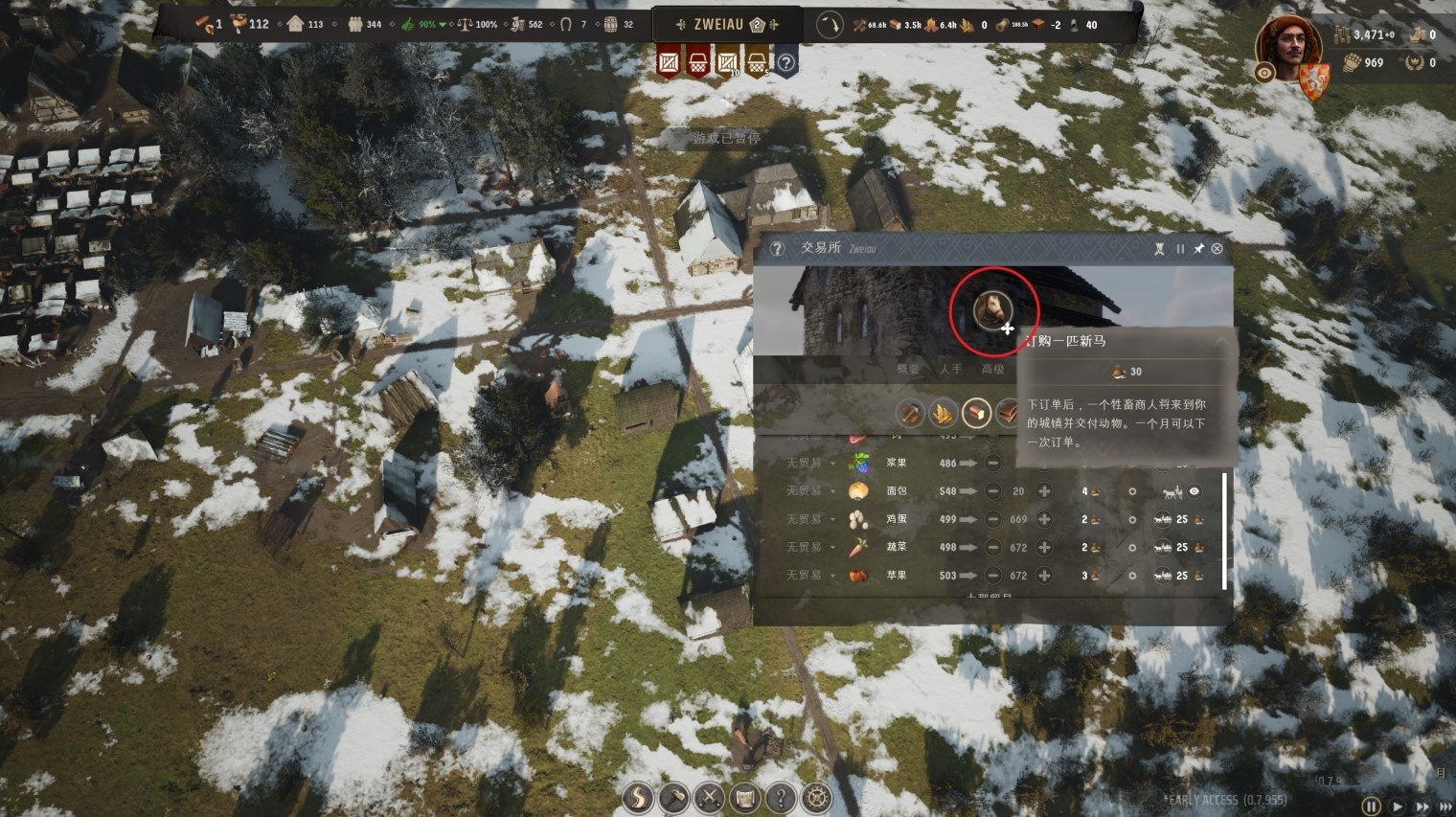Screen dimensions: 1456x817
Task: Decrease the desired surplus for 面包
Action: click(993, 491)
